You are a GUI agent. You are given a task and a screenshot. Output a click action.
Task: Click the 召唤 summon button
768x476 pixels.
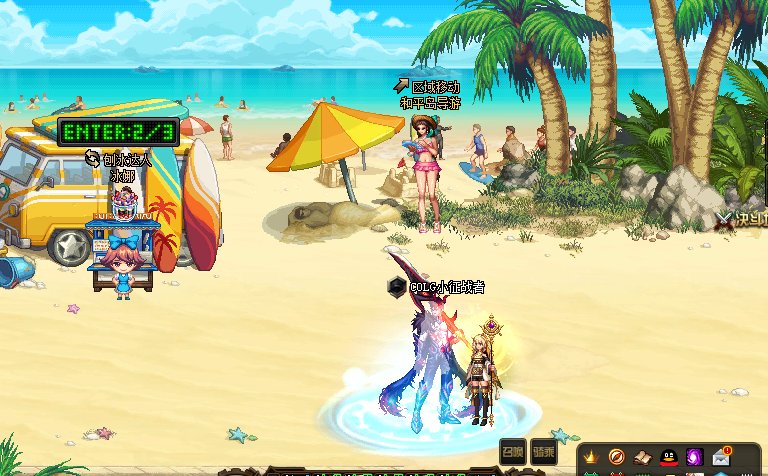(x=513, y=449)
